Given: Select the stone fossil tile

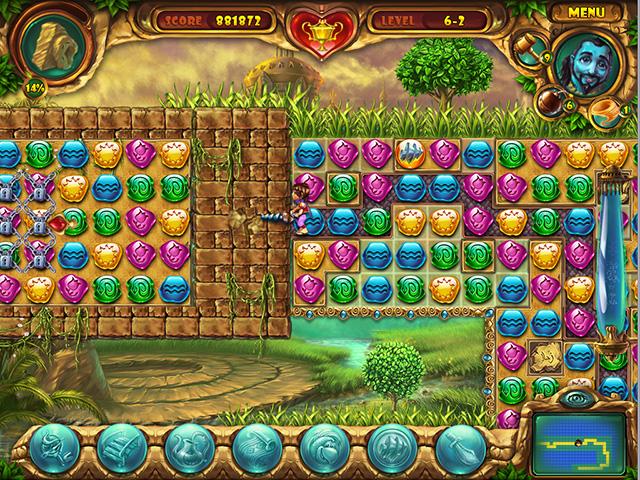Looking at the screenshot, I should tap(545, 353).
